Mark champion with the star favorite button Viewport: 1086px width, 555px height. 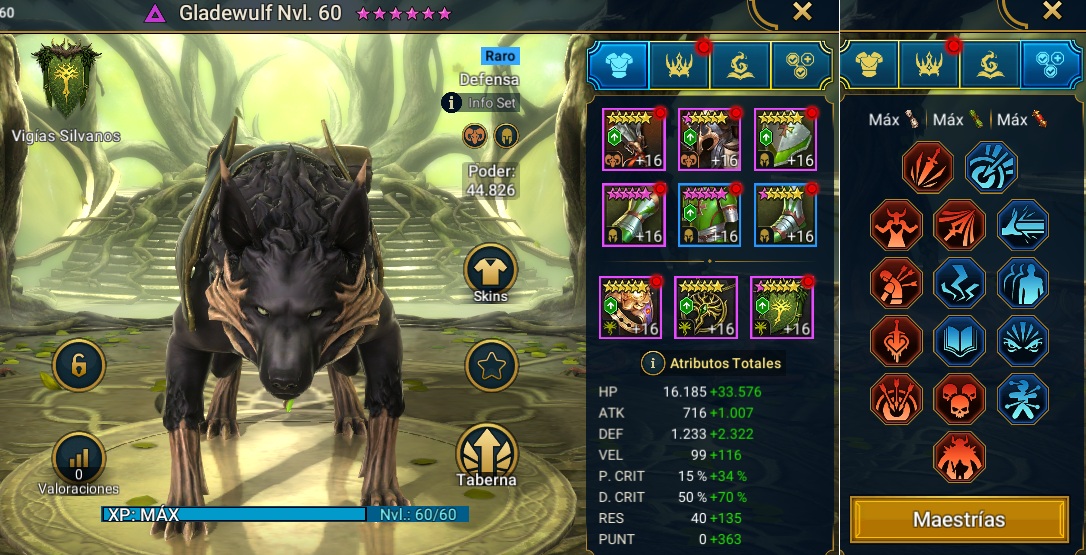coord(490,367)
